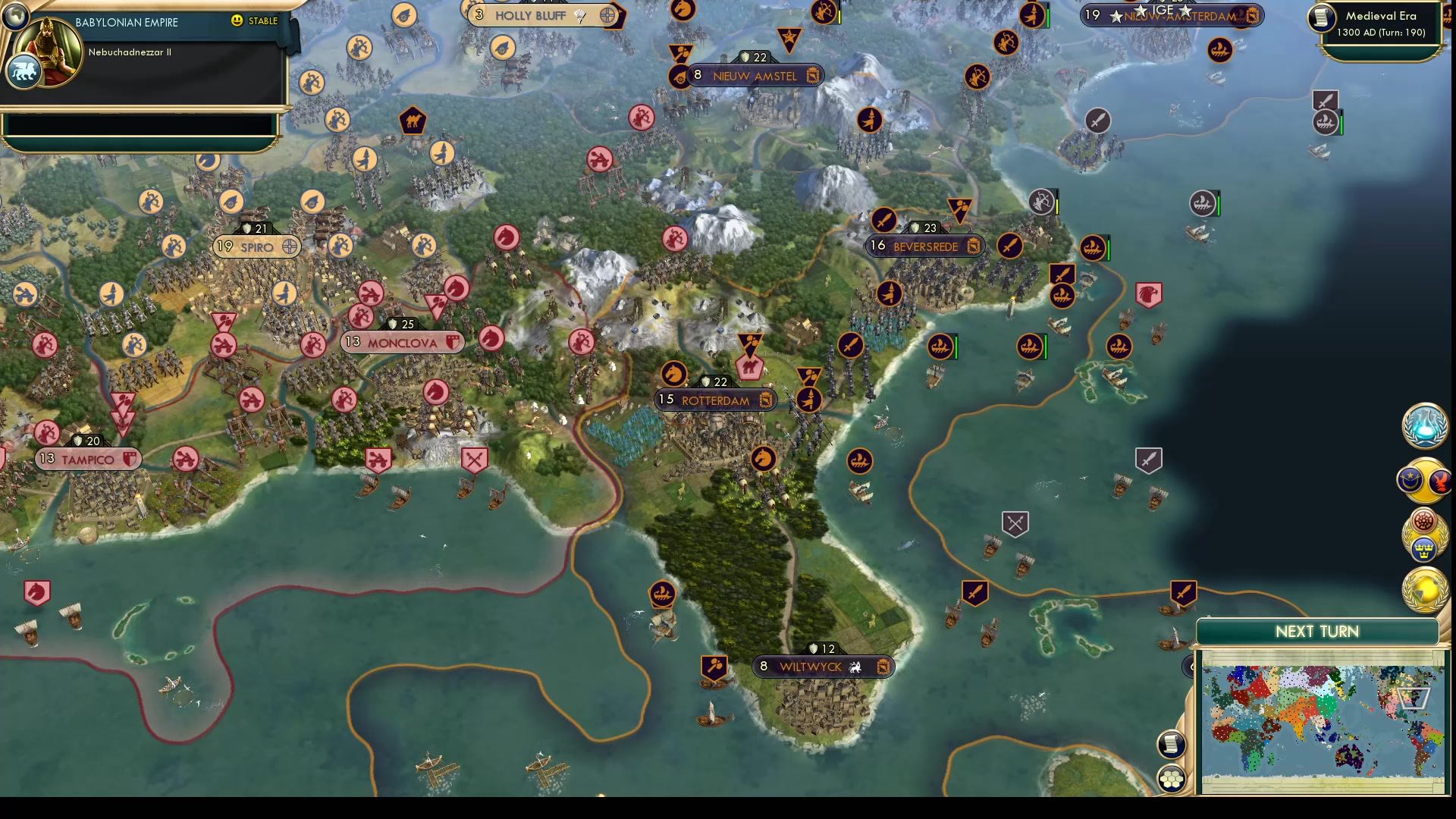Click Holly Bluff's trade route icon

607,15
